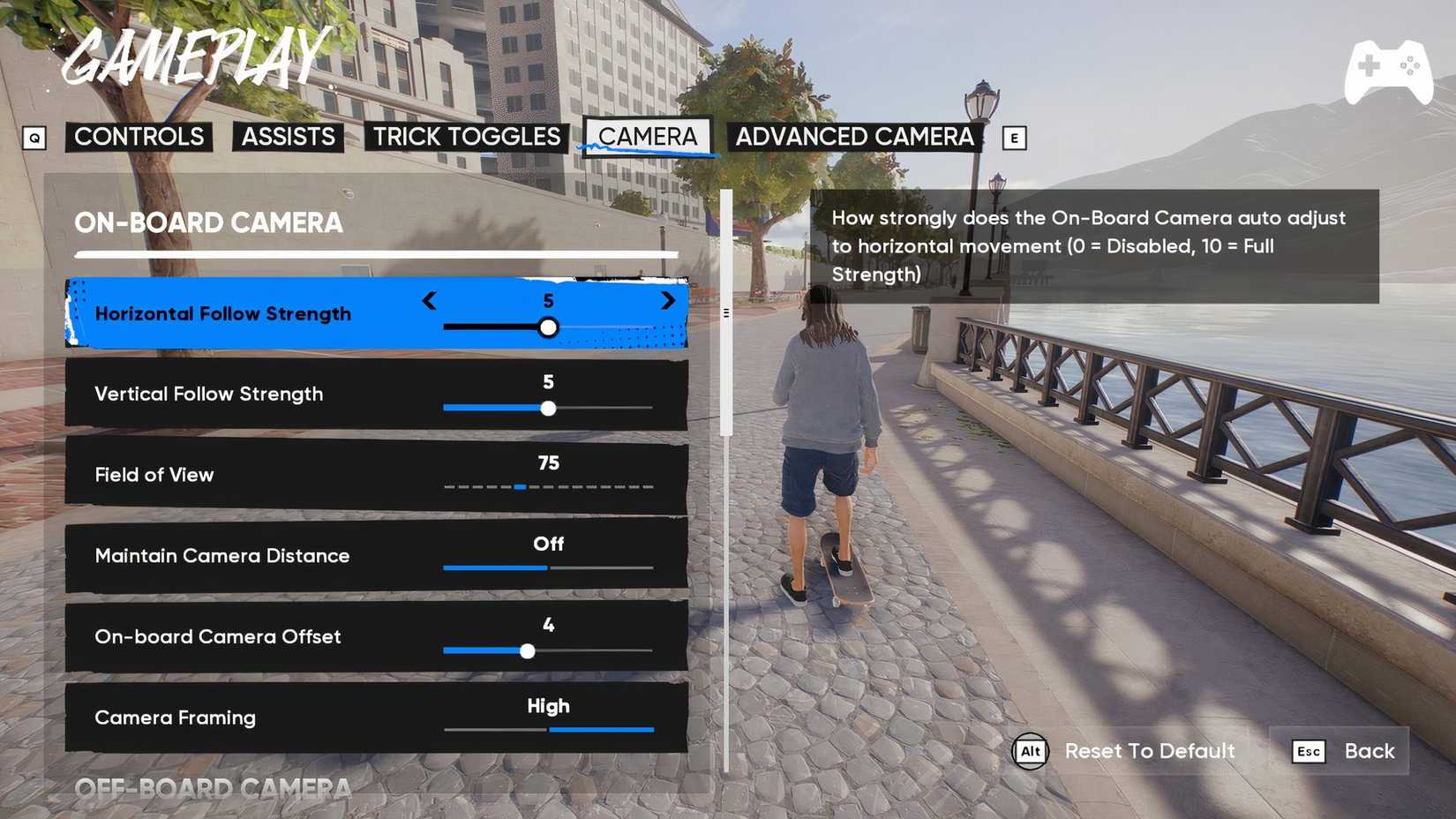Reselect the Camera tab
The image size is (1456, 819).
649,137
